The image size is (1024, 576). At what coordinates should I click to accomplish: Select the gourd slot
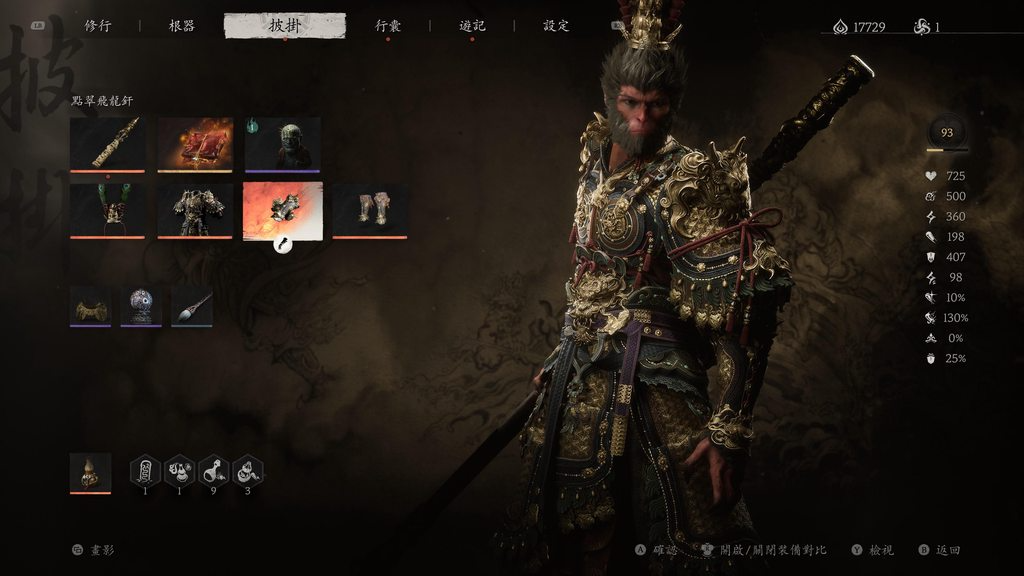tap(90, 473)
